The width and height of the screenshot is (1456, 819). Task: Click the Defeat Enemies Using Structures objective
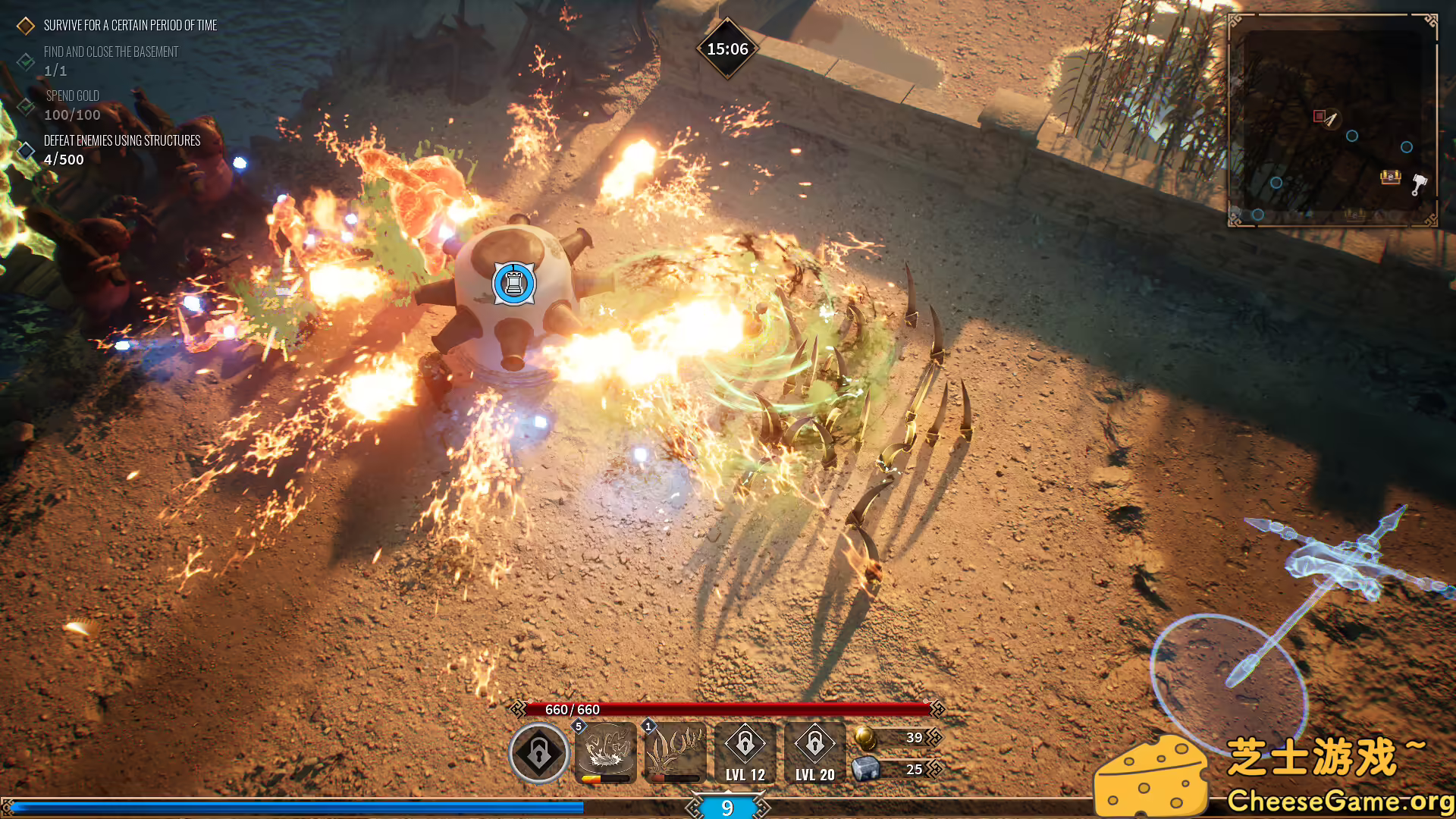coord(121,141)
